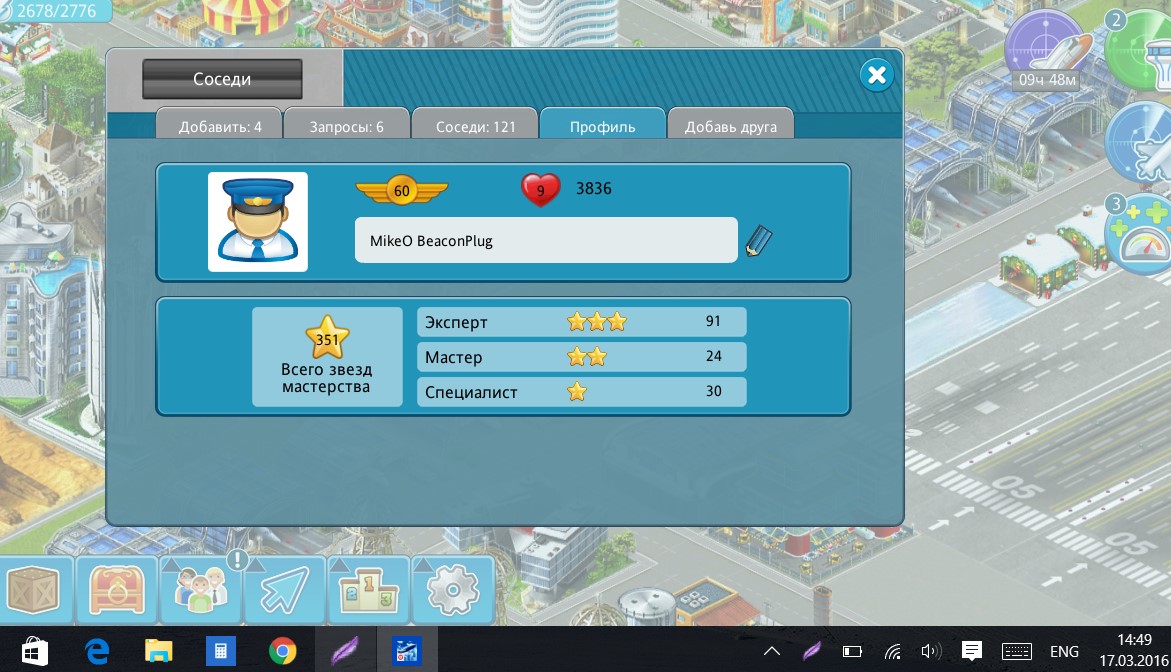
Task: Show the leaderboard podium rankings
Action: pos(369,591)
